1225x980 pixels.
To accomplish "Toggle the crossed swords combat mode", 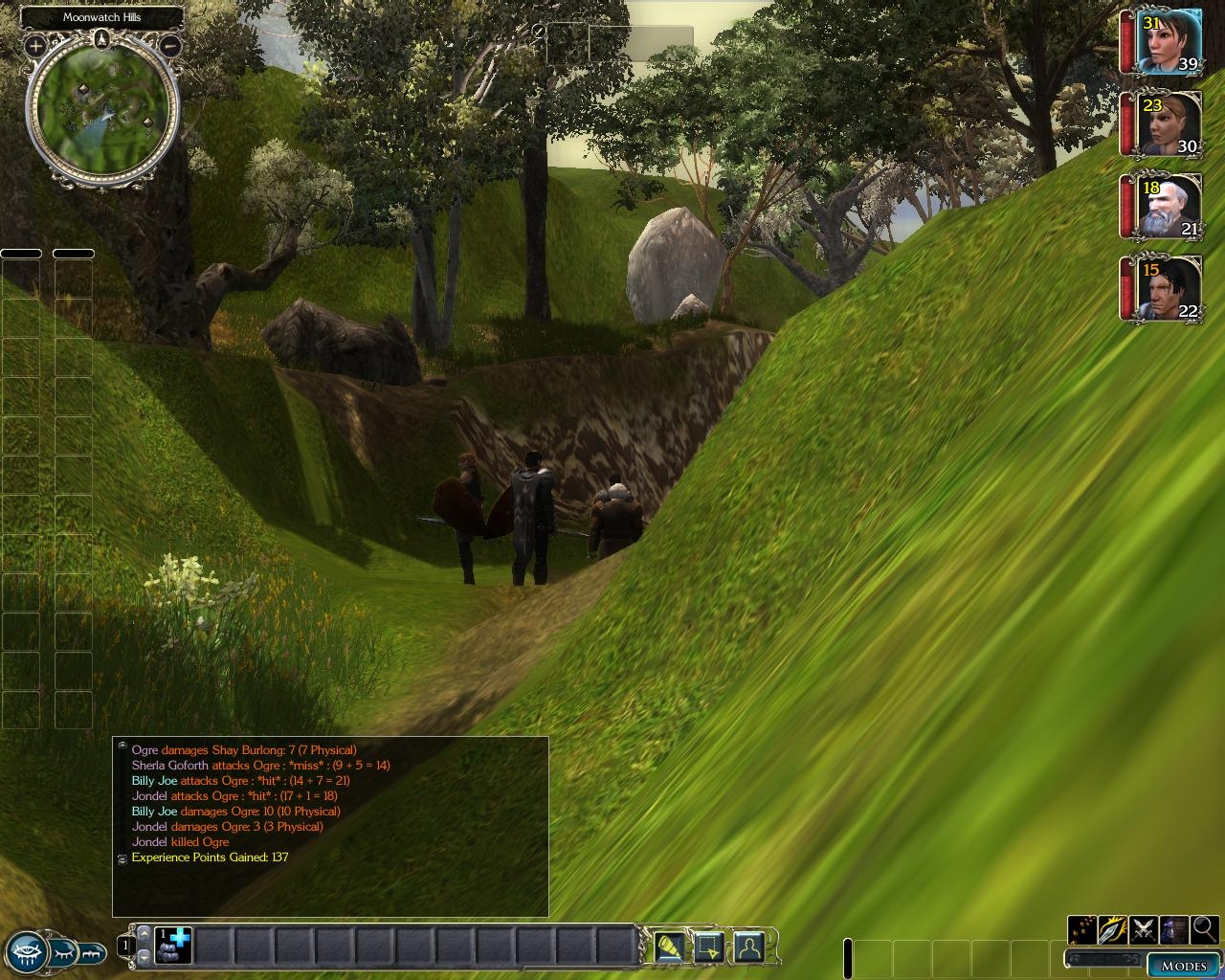I will [1144, 929].
